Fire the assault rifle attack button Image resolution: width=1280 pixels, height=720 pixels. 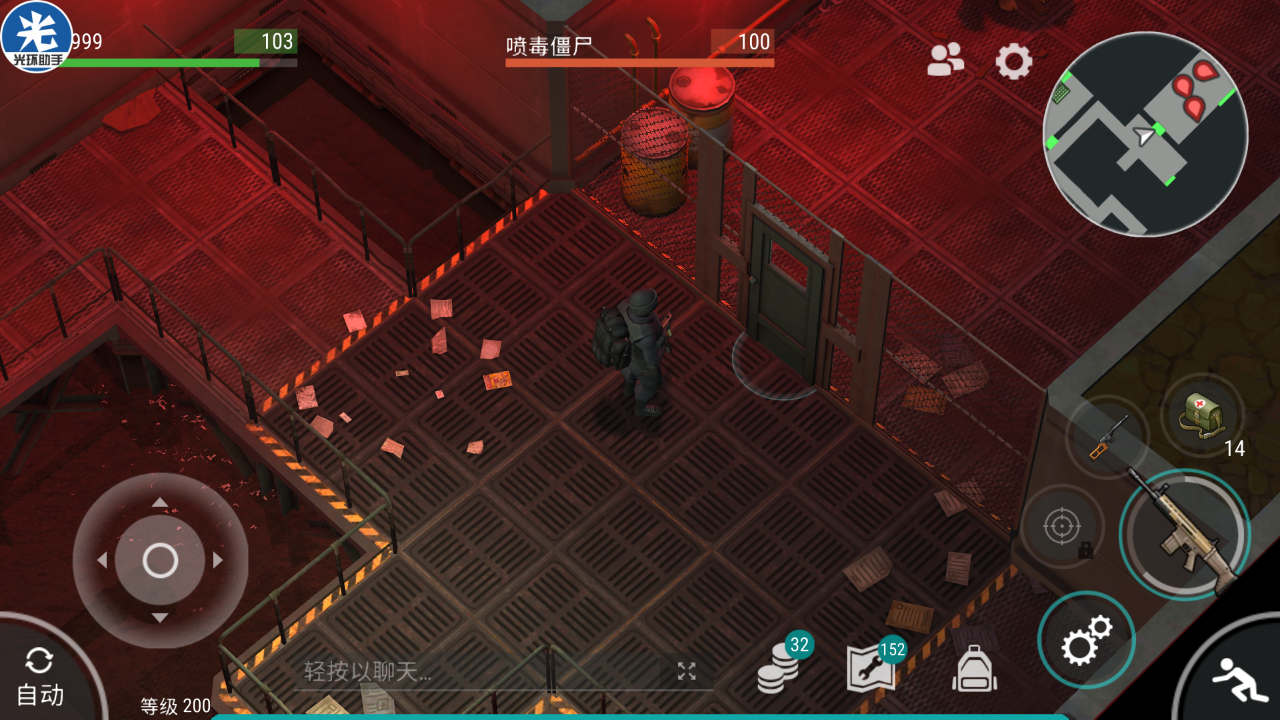pyautogui.click(x=1186, y=535)
